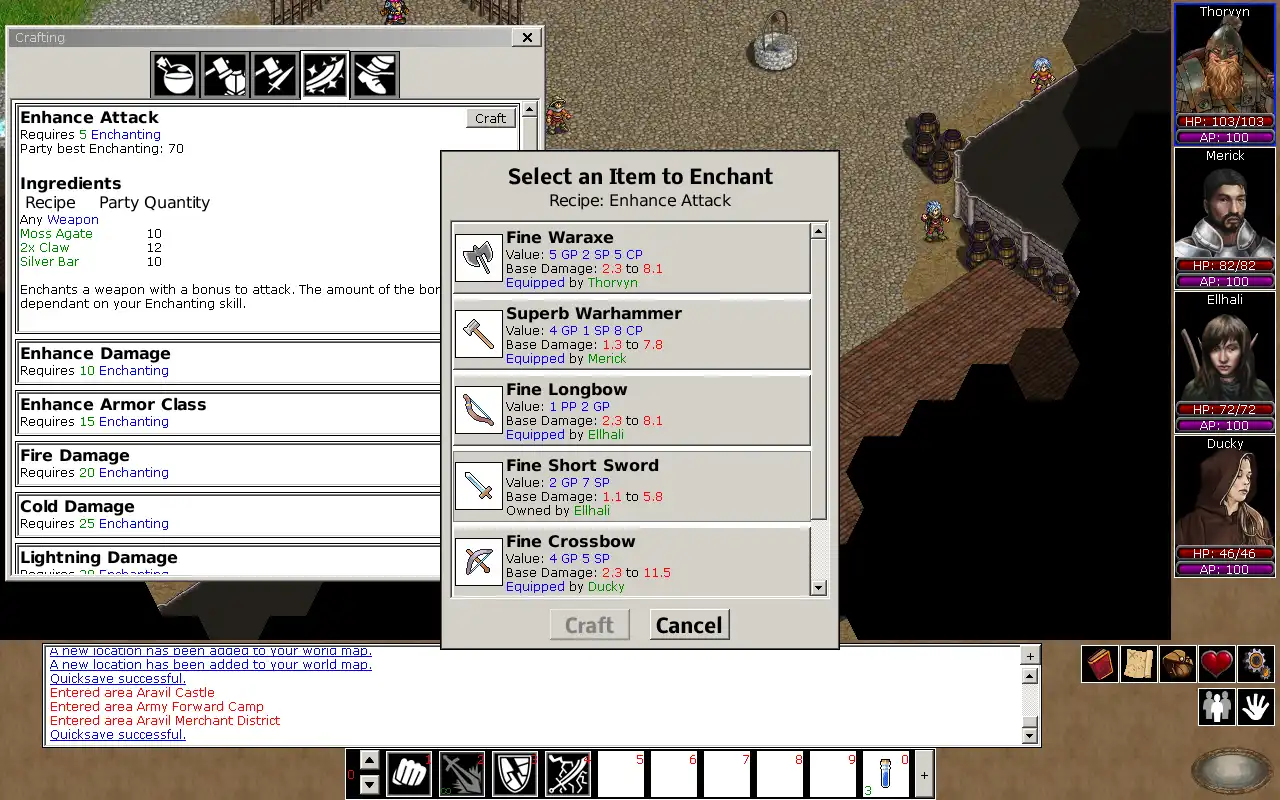The height and width of the screenshot is (800, 1280).
Task: Open the hammer and armor crafting tab
Action: point(226,75)
